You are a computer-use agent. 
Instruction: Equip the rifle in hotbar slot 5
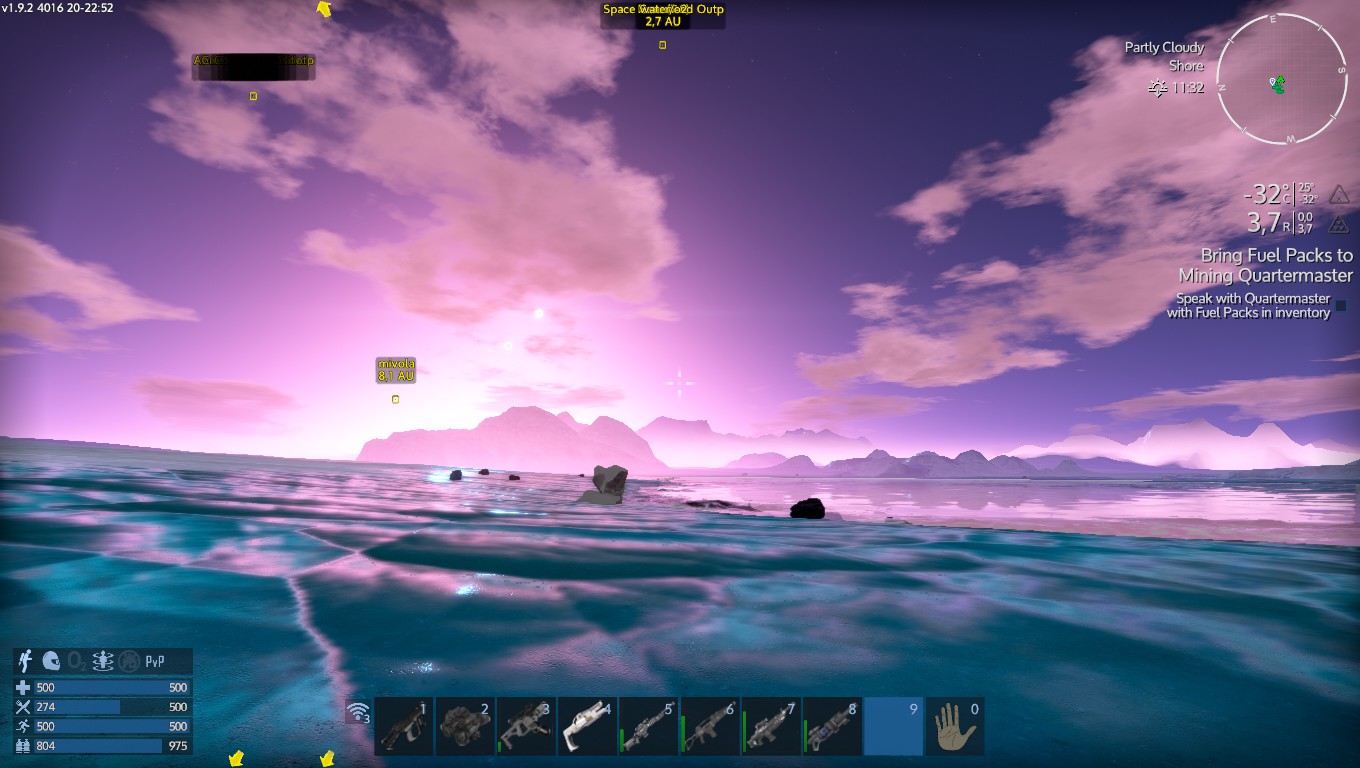[x=648, y=726]
